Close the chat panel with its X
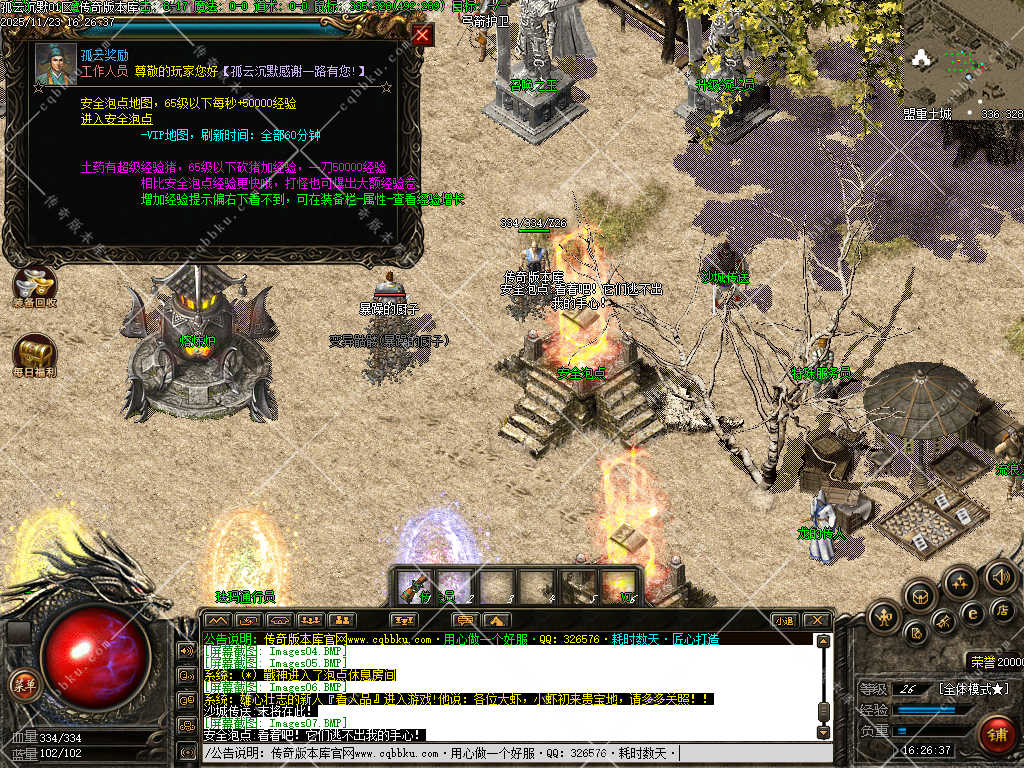 (x=816, y=621)
